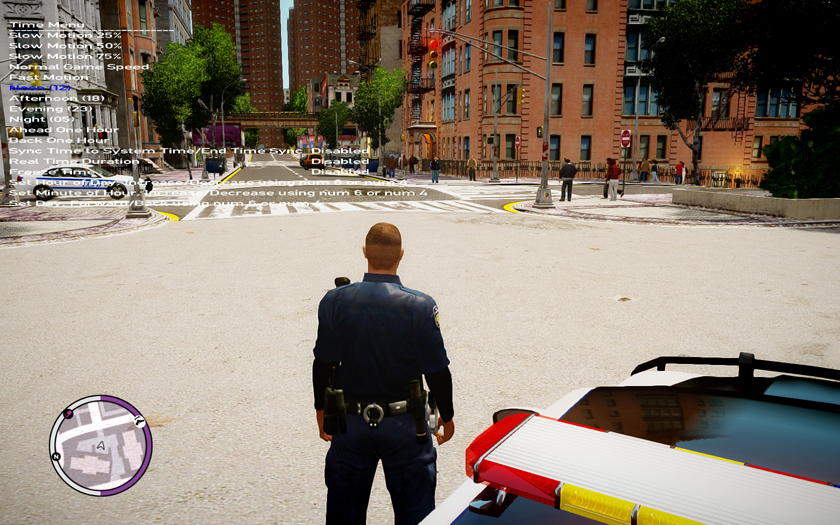Activate the Fast Motion entry

point(49,77)
